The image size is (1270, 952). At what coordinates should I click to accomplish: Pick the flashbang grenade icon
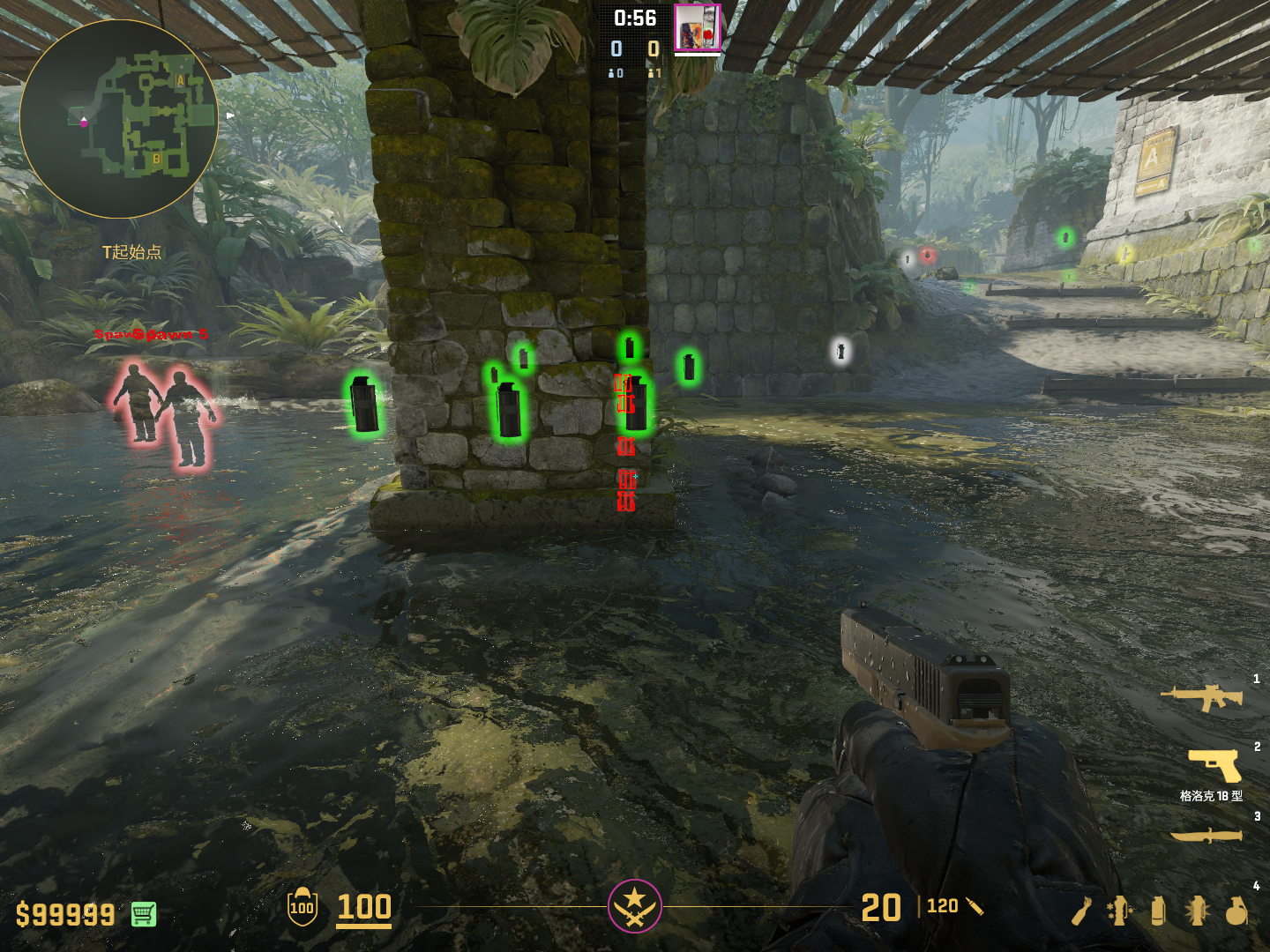click(1197, 911)
